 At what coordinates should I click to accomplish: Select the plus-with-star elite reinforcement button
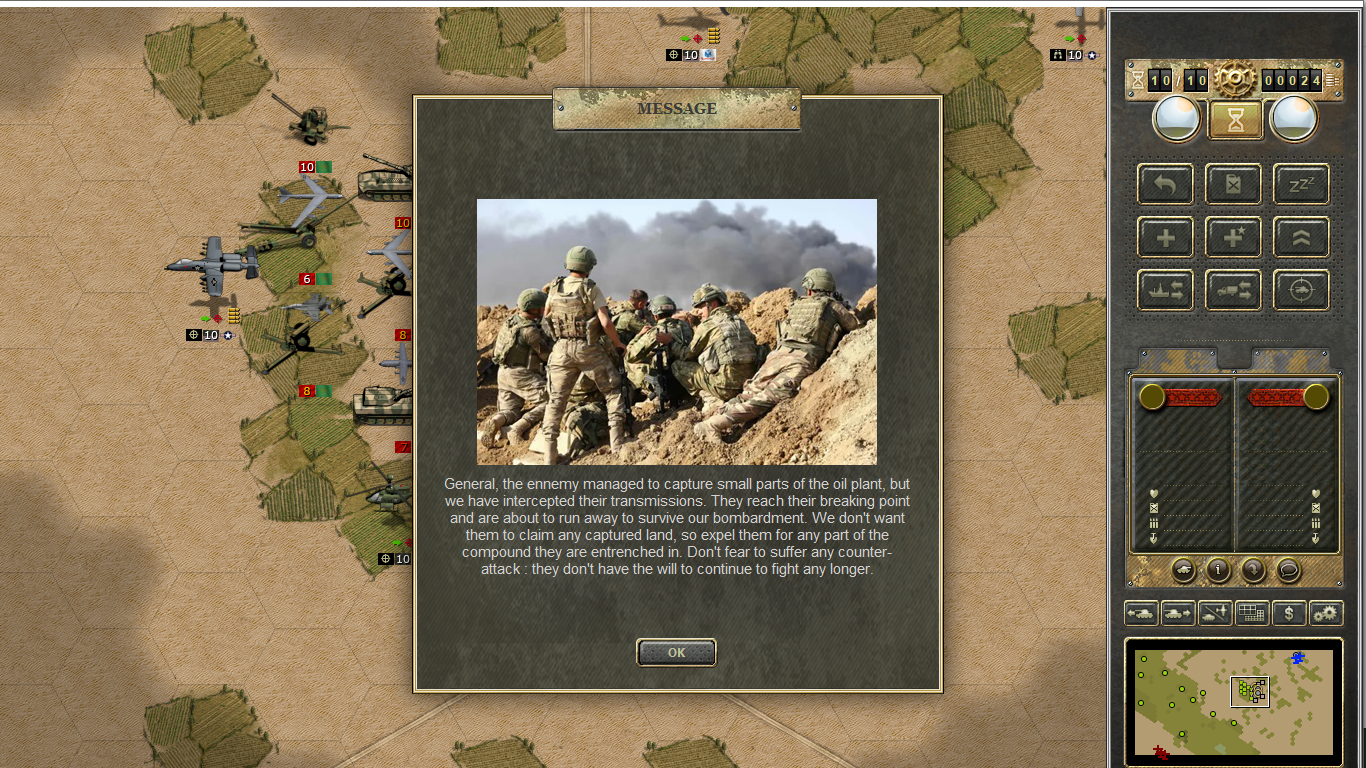coord(1233,237)
